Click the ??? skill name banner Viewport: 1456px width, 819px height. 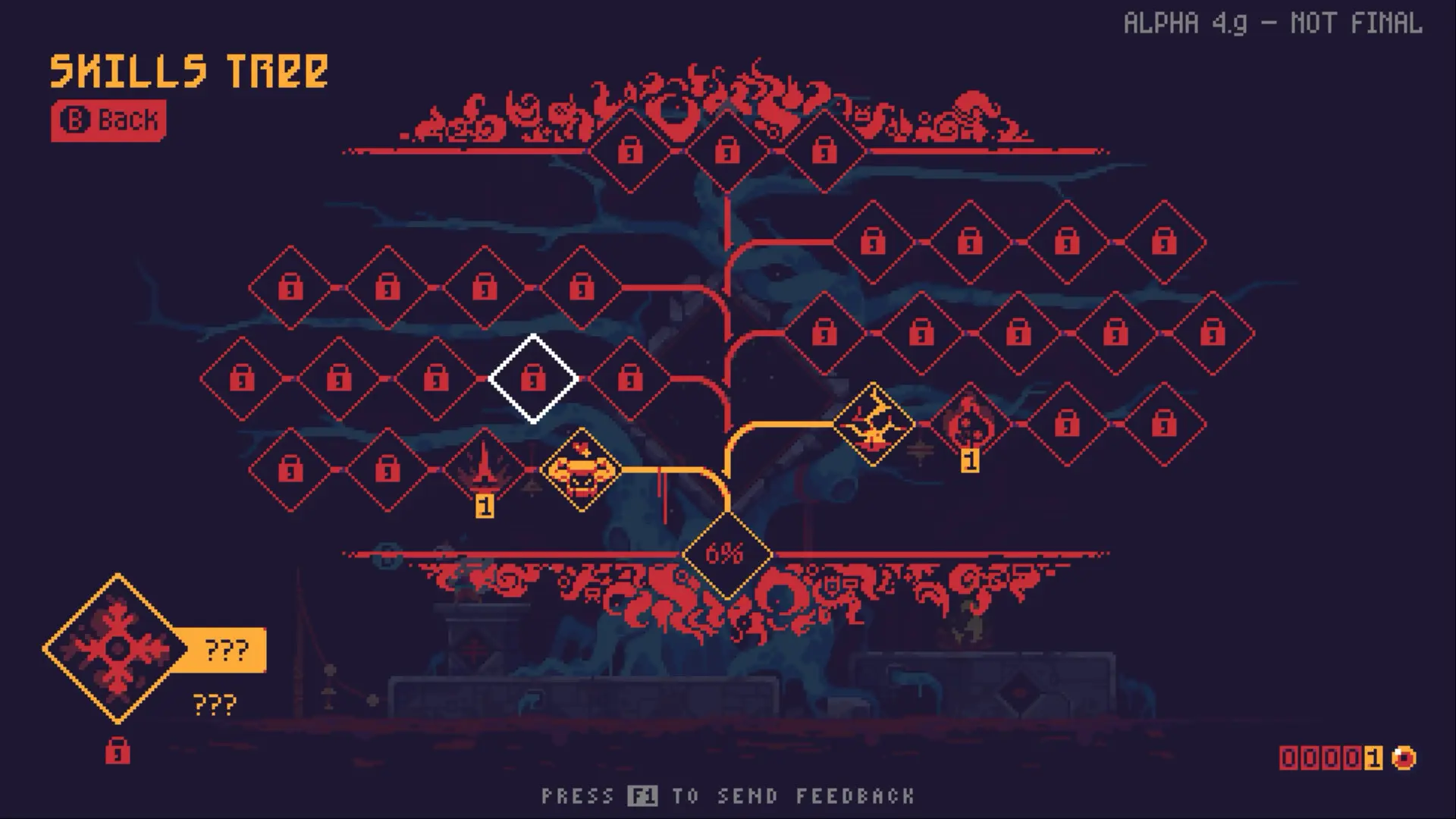click(224, 648)
